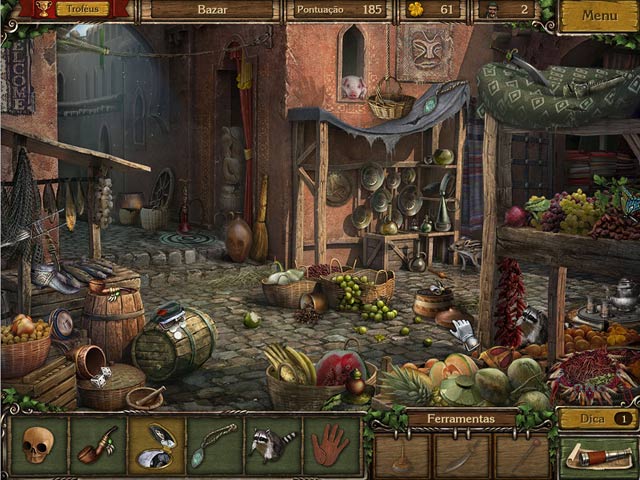The width and height of the screenshot is (640, 480).
Task: Select the raccoon item slot
Action: tap(272, 445)
